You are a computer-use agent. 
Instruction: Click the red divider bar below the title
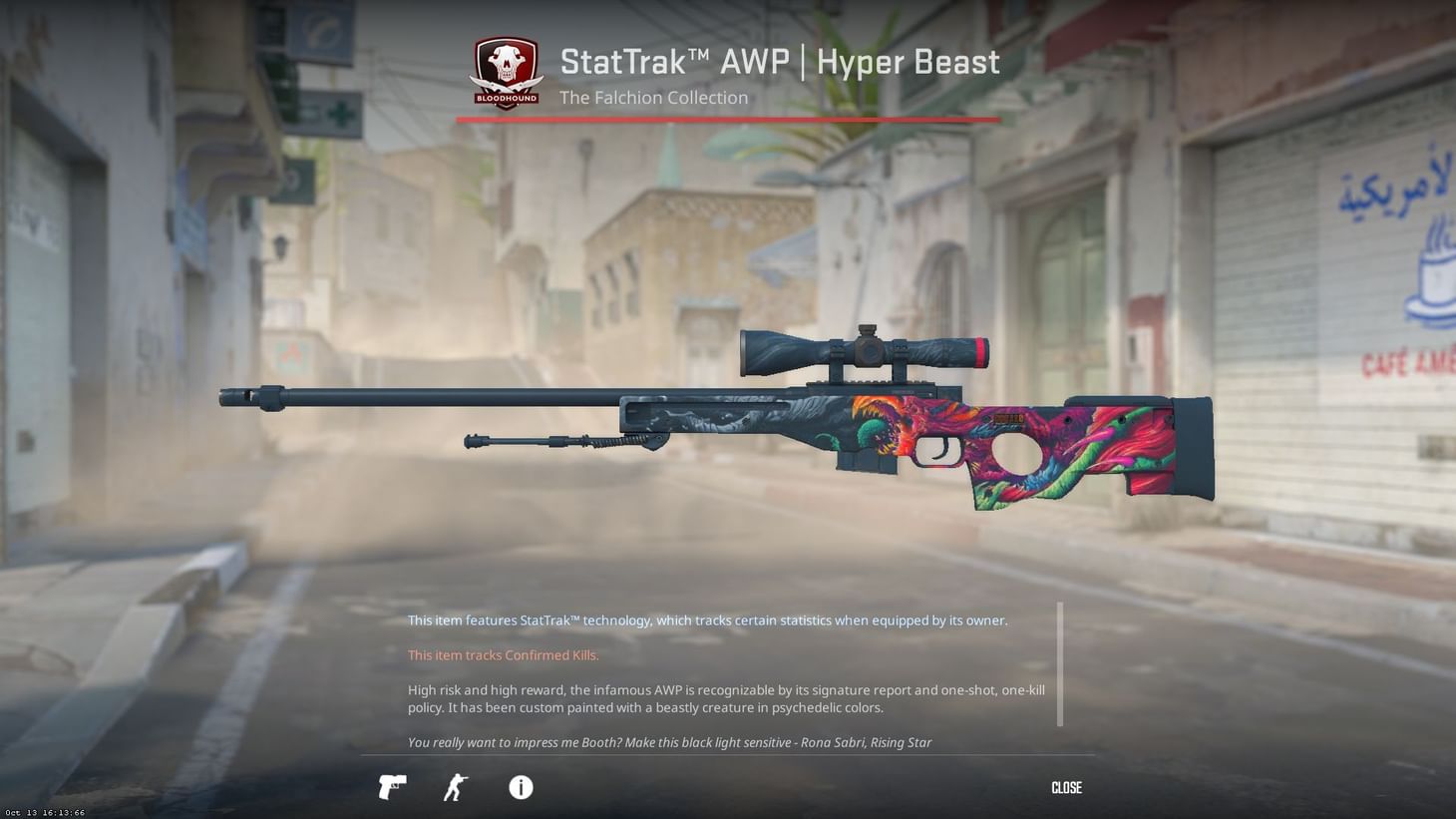coord(726,119)
